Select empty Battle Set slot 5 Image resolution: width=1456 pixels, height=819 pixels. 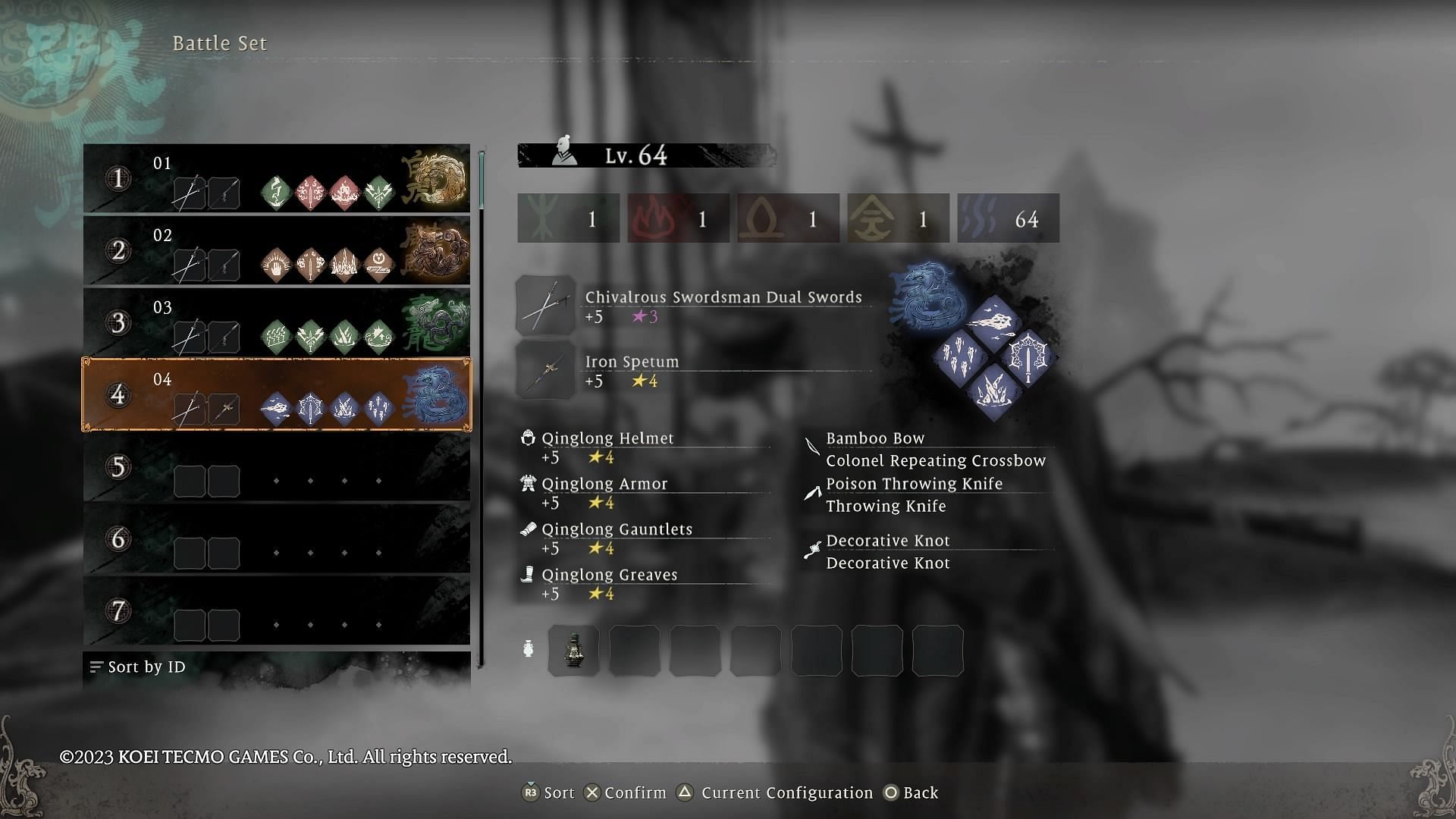pos(276,467)
